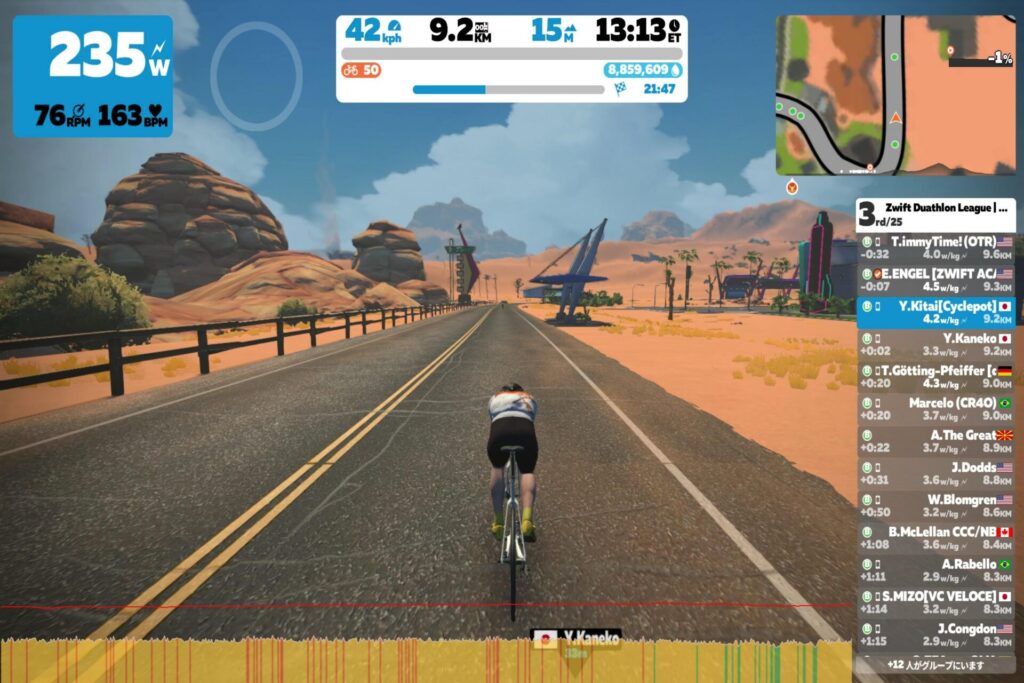This screenshot has height=683, width=1024.
Task: Select J.Congdon in the rider list
Action: (x=936, y=633)
